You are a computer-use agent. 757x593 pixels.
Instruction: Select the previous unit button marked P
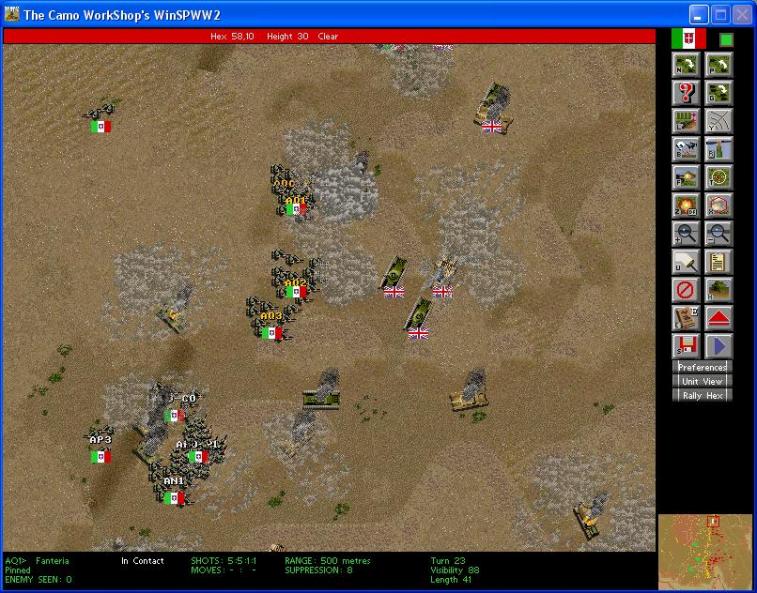[719, 65]
